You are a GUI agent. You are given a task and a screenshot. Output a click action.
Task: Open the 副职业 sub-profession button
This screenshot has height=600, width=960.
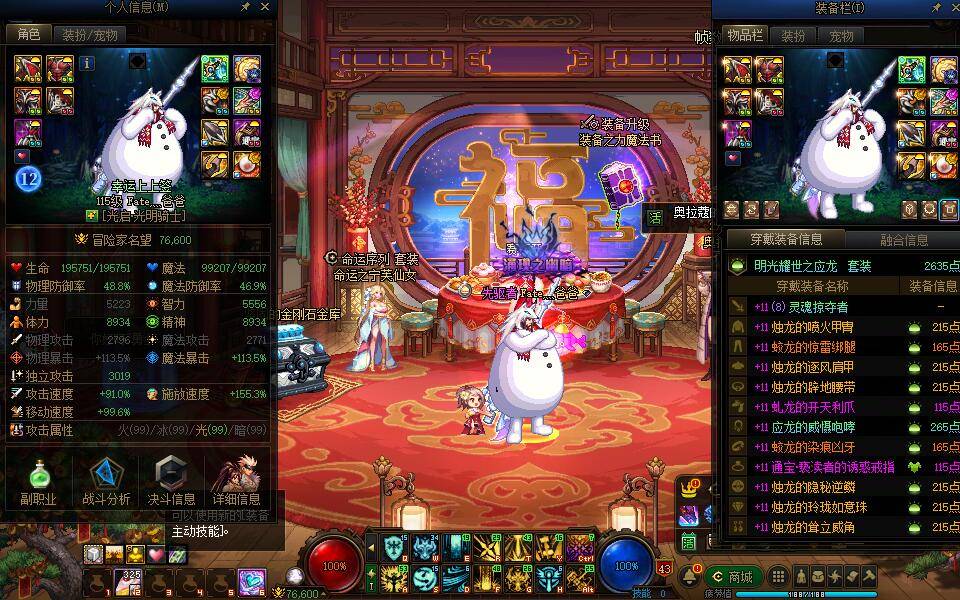pos(38,481)
